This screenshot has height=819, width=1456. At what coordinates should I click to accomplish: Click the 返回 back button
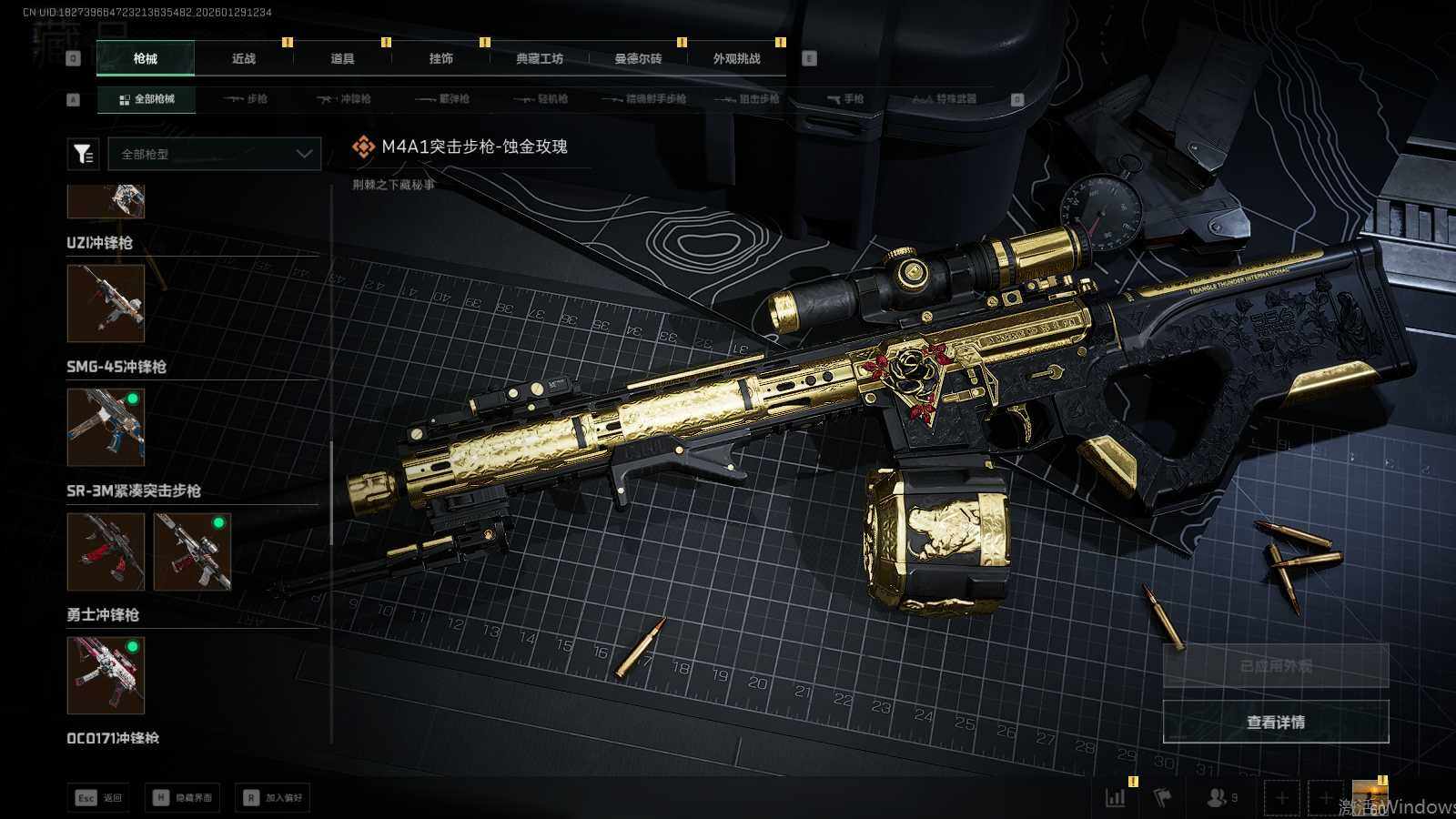[x=98, y=798]
